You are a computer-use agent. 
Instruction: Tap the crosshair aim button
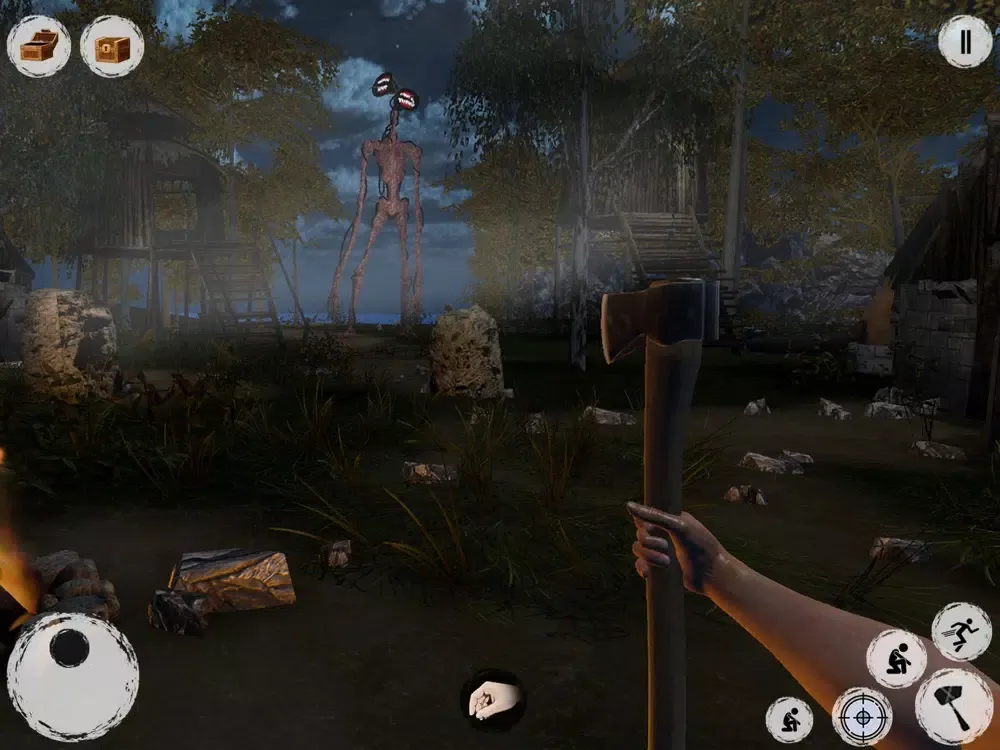pos(862,716)
